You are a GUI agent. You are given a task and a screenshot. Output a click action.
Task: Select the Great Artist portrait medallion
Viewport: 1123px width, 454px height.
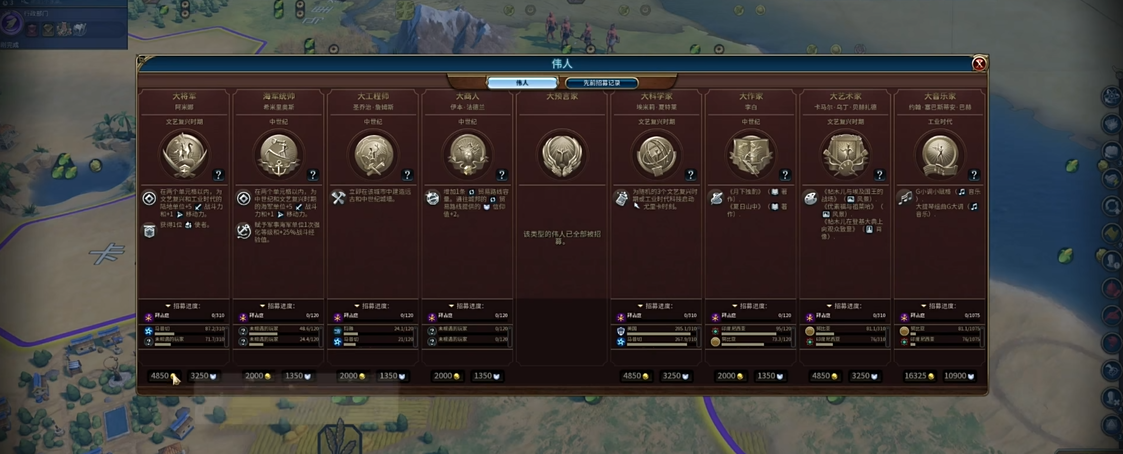(x=845, y=154)
